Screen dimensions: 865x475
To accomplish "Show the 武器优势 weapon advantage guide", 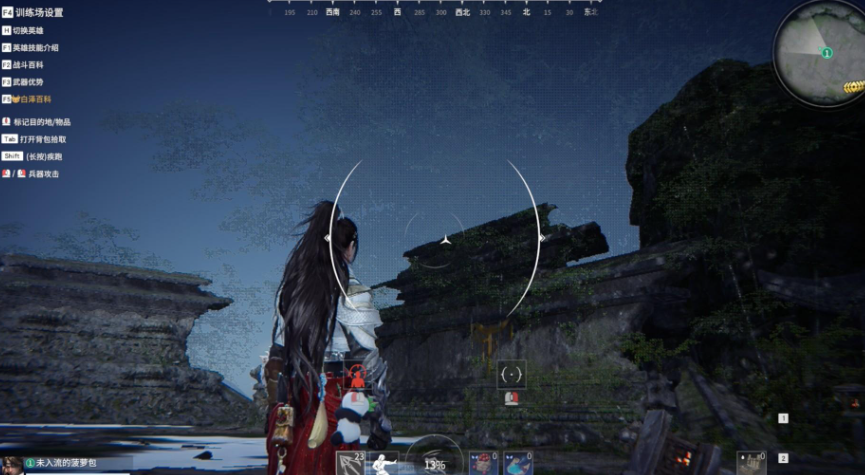I will coord(27,81).
